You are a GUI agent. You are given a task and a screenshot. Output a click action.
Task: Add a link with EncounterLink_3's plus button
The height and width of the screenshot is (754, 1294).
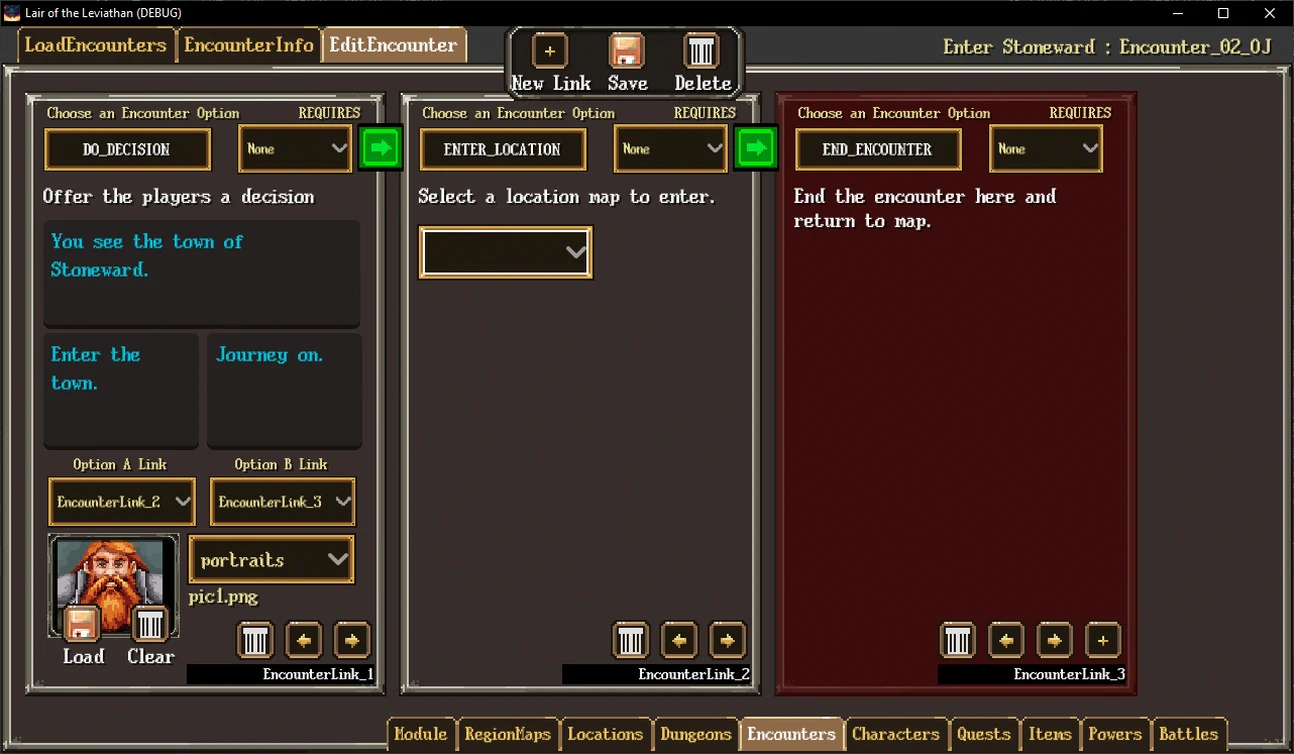[1102, 640]
